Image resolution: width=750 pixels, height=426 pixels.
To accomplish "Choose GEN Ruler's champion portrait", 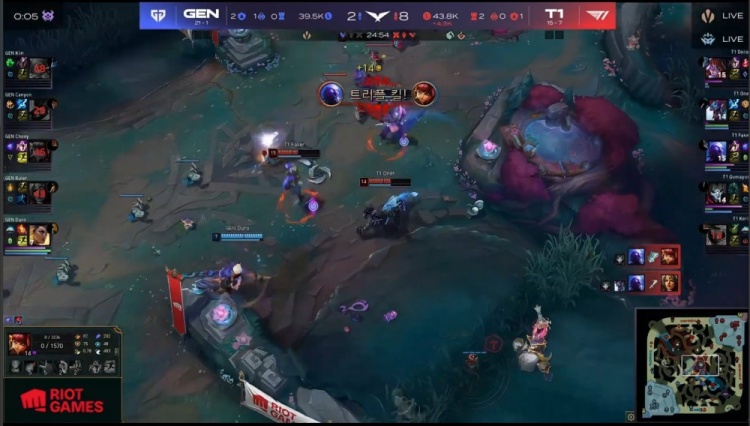I will (x=39, y=192).
